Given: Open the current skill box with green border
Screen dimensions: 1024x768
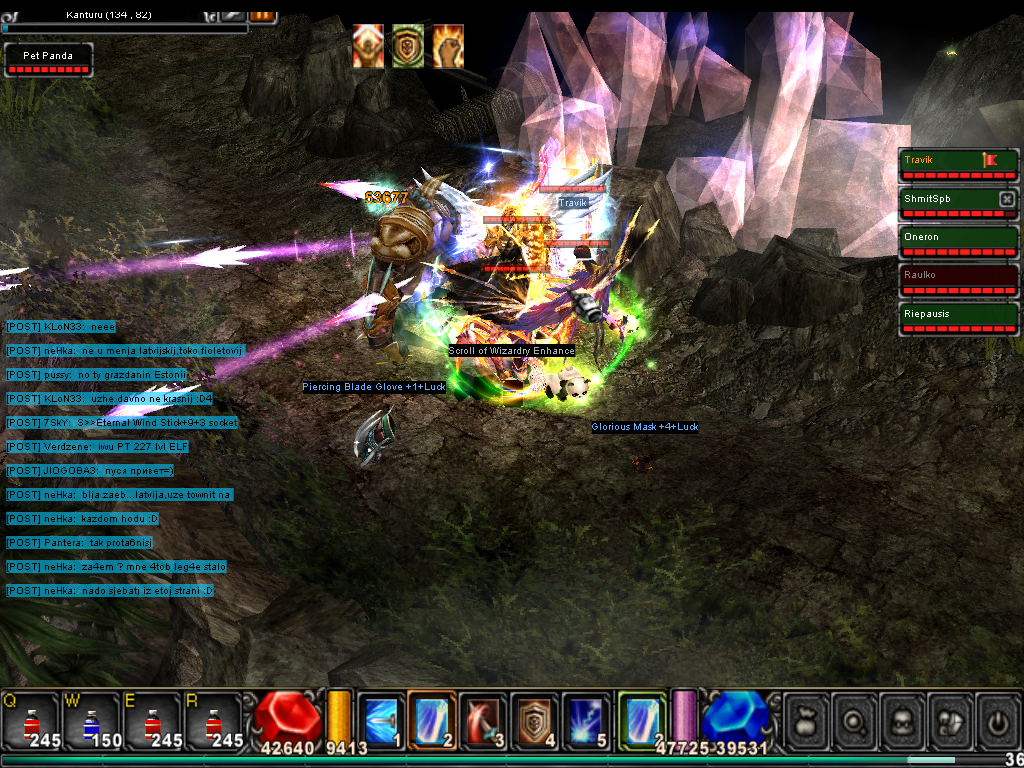Looking at the screenshot, I should coord(642,720).
